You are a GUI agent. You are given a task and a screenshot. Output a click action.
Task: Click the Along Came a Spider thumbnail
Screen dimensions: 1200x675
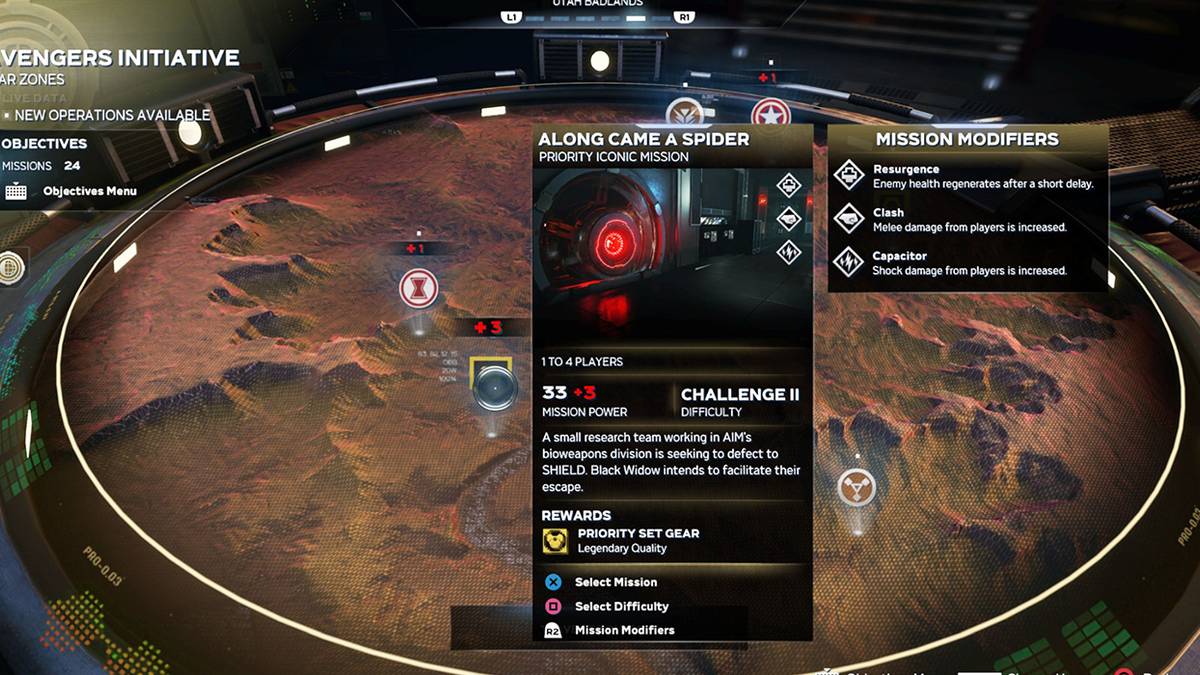point(650,232)
